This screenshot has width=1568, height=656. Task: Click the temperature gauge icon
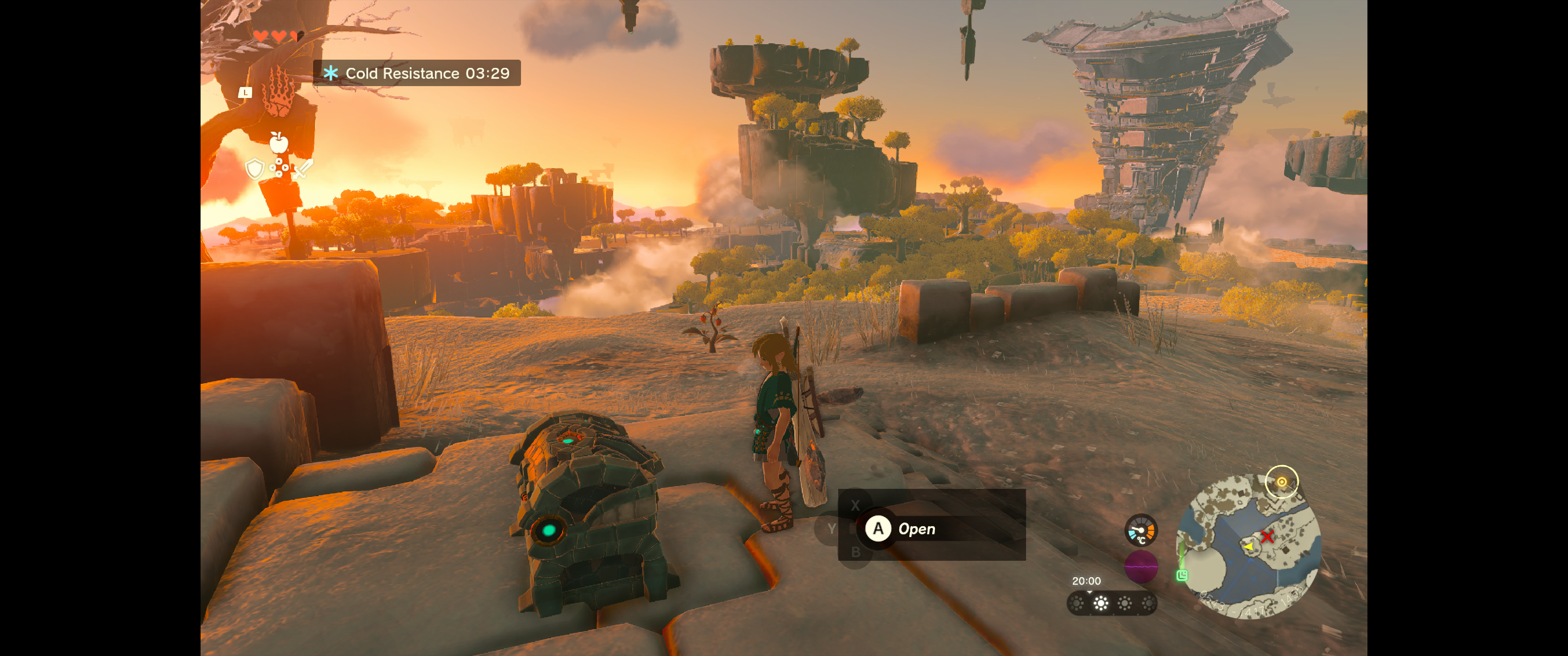(1140, 530)
